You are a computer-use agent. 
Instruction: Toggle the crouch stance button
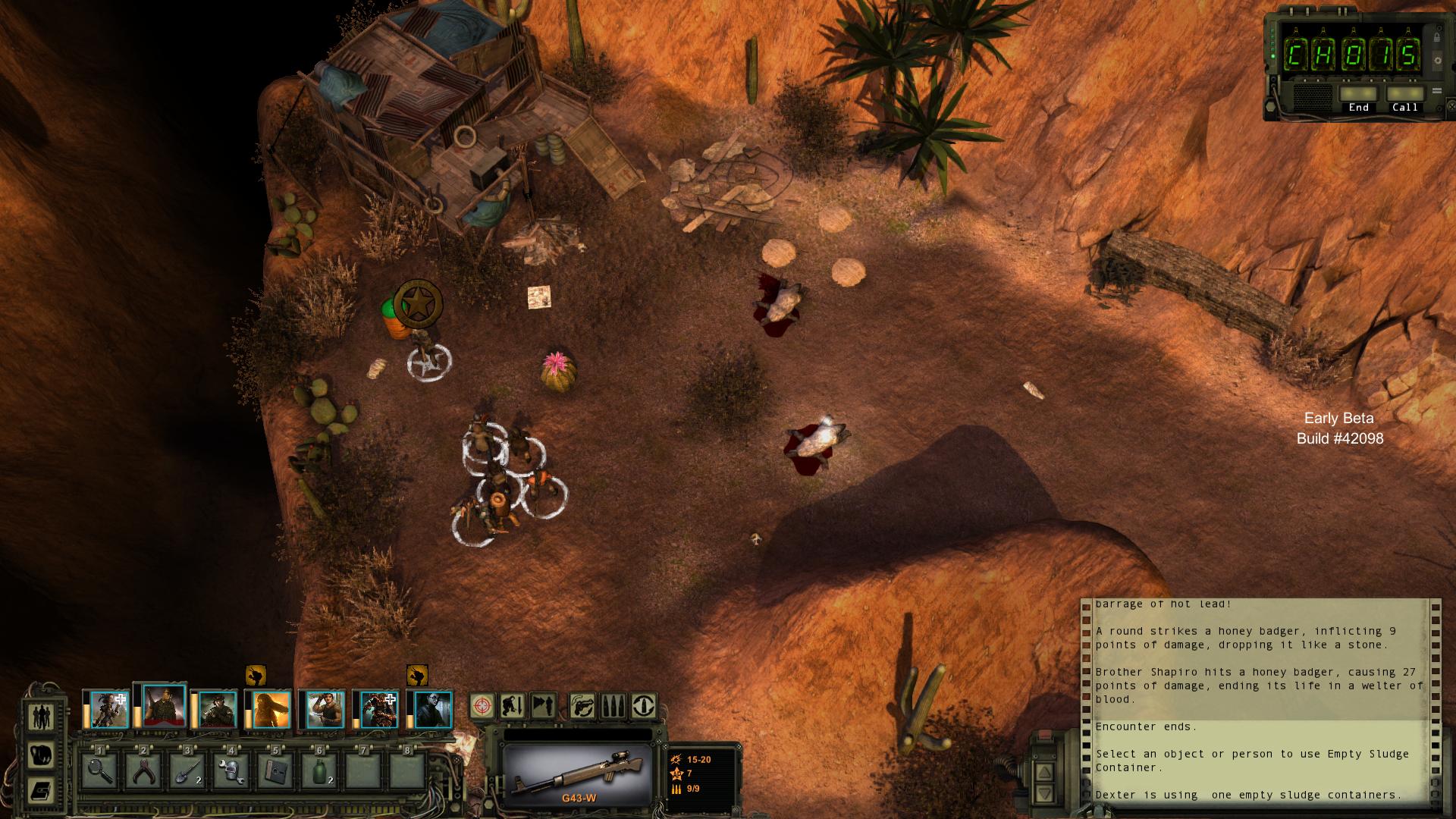(x=511, y=706)
